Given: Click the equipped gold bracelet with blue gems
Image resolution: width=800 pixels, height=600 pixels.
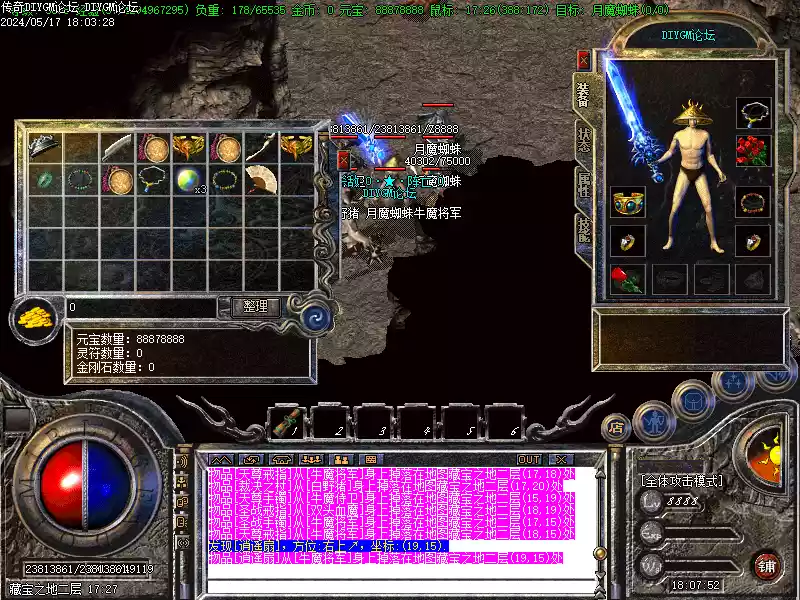Looking at the screenshot, I should pos(629,201).
